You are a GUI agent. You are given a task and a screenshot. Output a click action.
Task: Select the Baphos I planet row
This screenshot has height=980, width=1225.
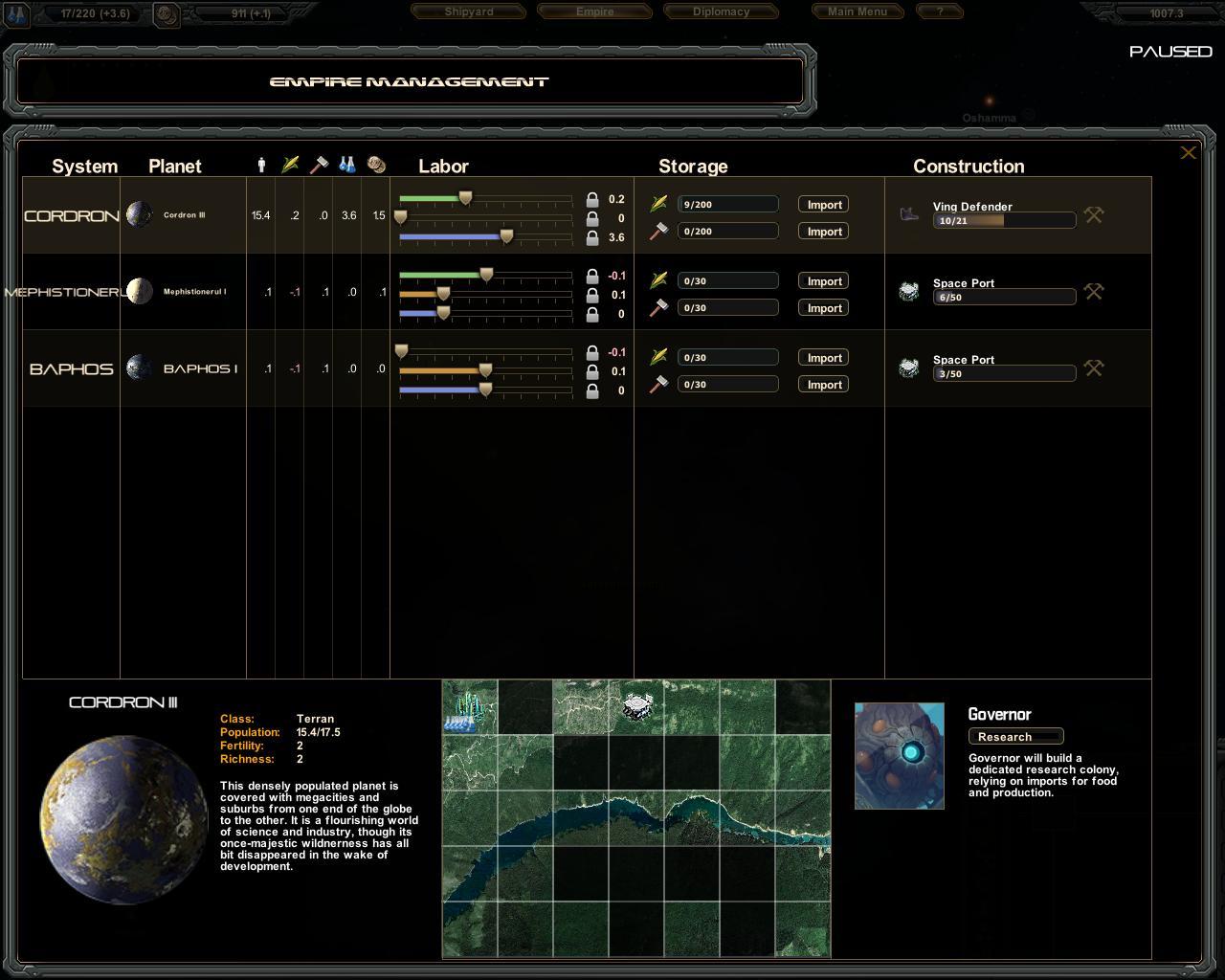tap(200, 368)
